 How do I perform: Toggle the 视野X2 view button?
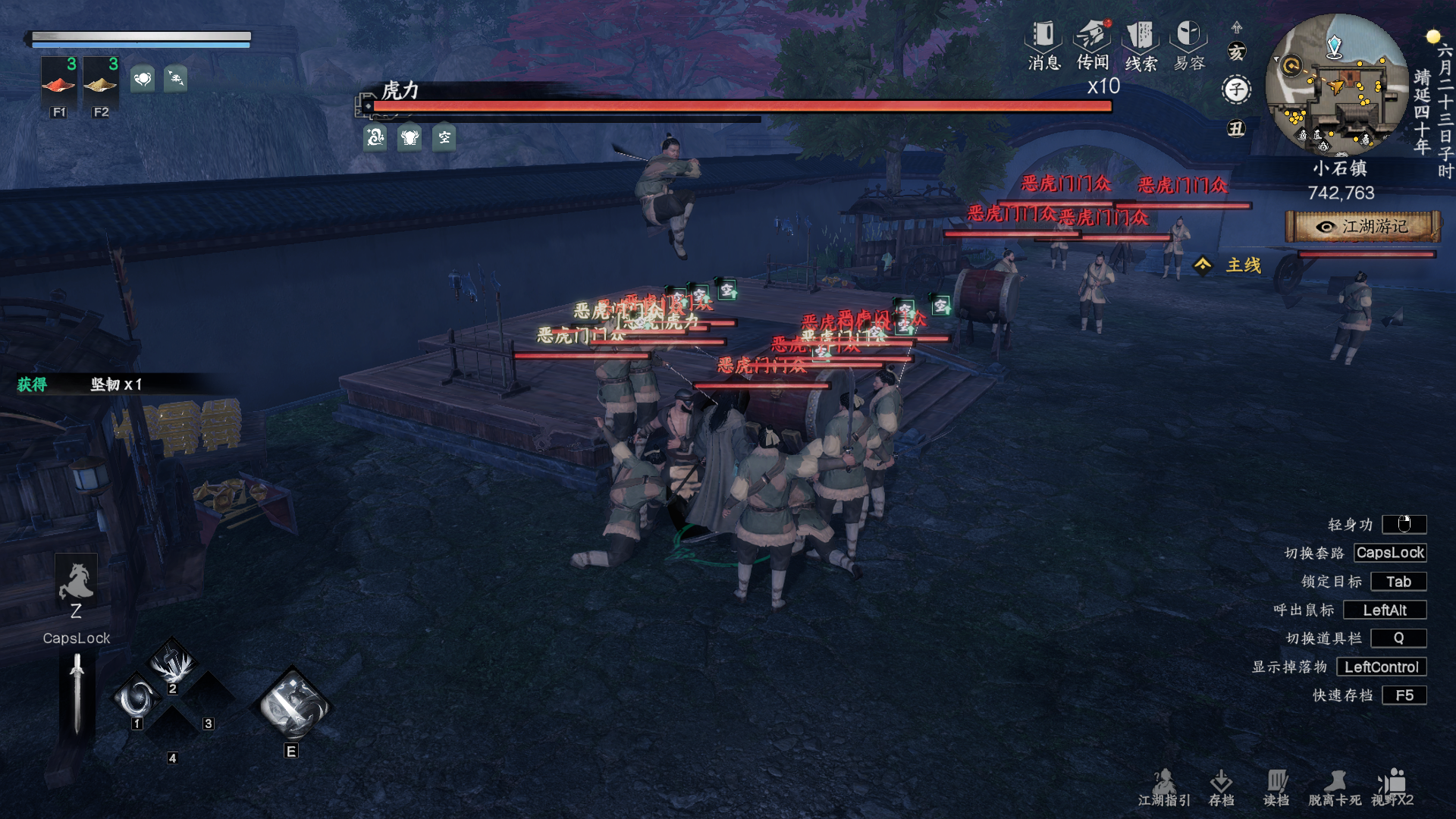pyautogui.click(x=1392, y=787)
